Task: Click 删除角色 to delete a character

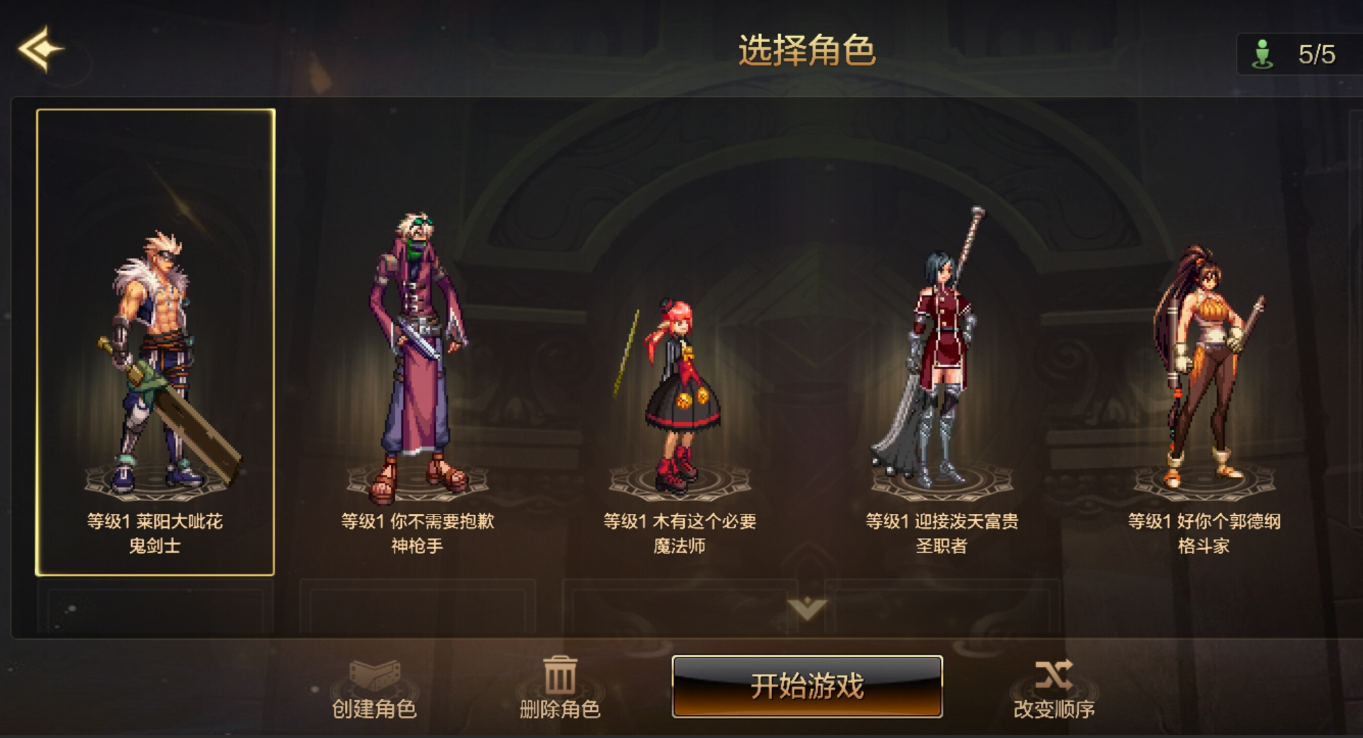Action: [560, 688]
